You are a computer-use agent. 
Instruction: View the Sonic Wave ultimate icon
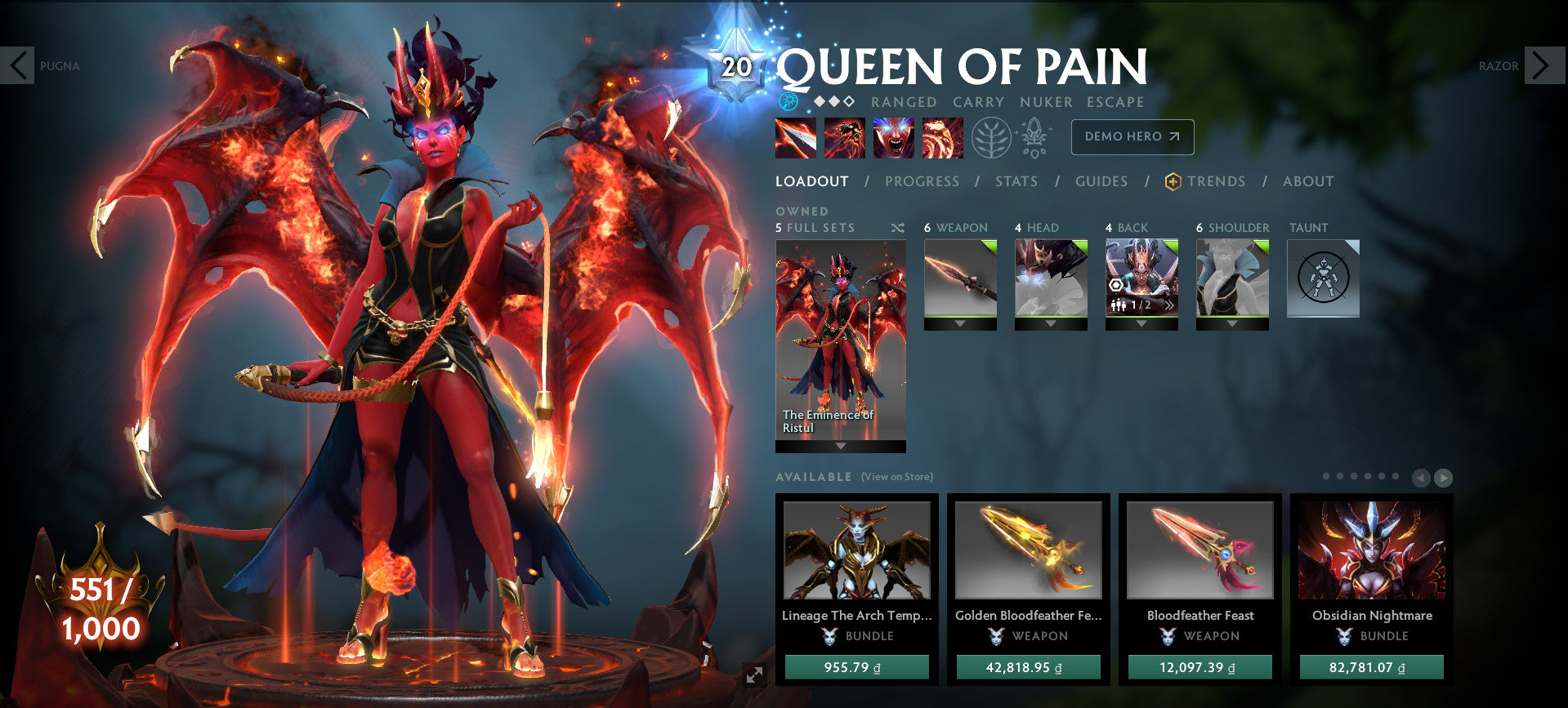[943, 137]
